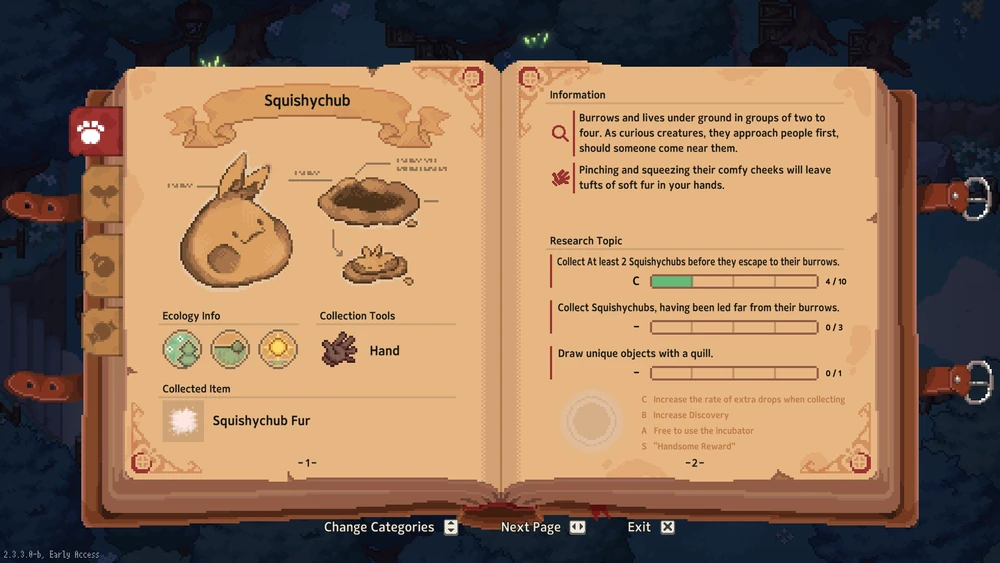Click the sun daytime ecology icon
Image resolution: width=1000 pixels, height=563 pixels.
[x=278, y=349]
